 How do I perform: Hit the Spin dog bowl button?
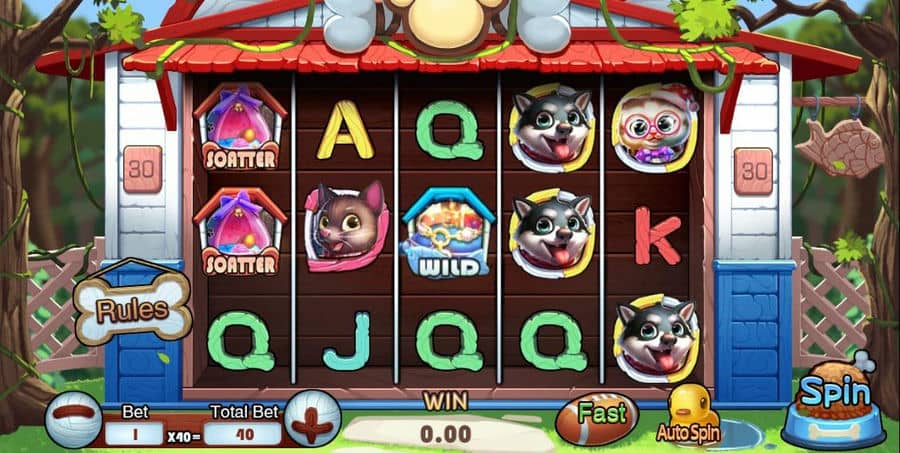click(832, 406)
